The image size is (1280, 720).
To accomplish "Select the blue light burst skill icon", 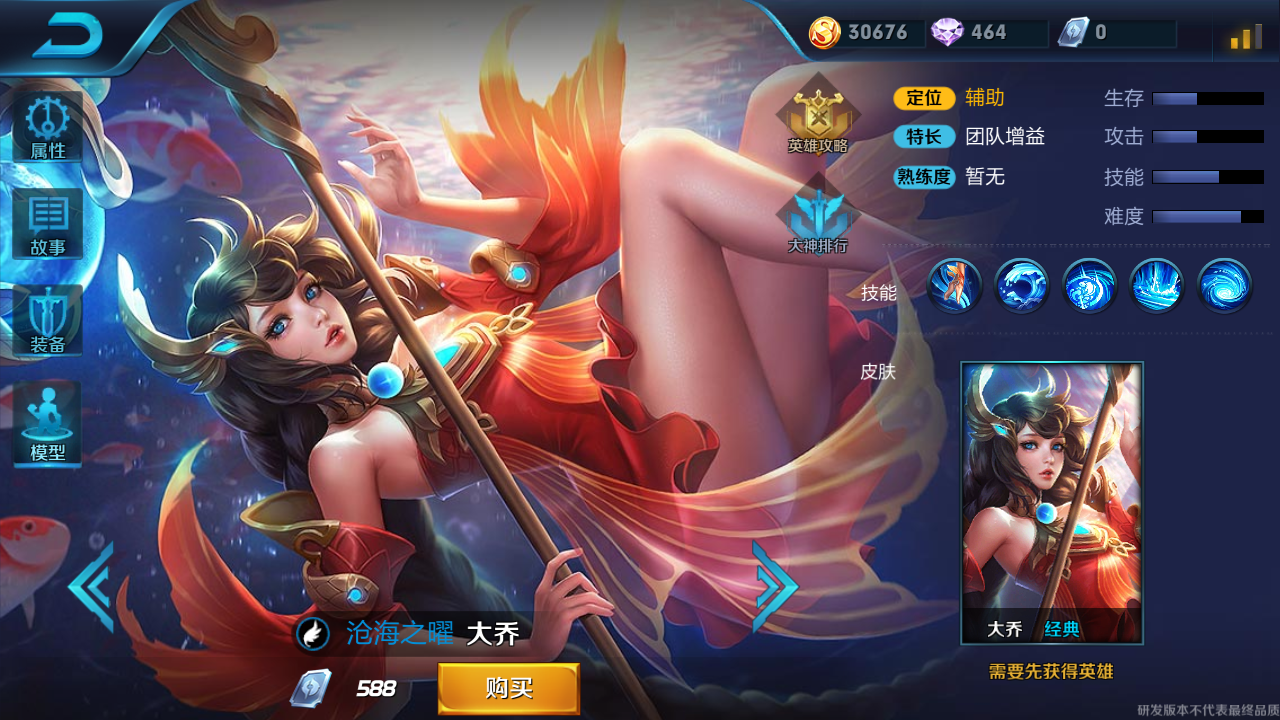I will 1156,286.
